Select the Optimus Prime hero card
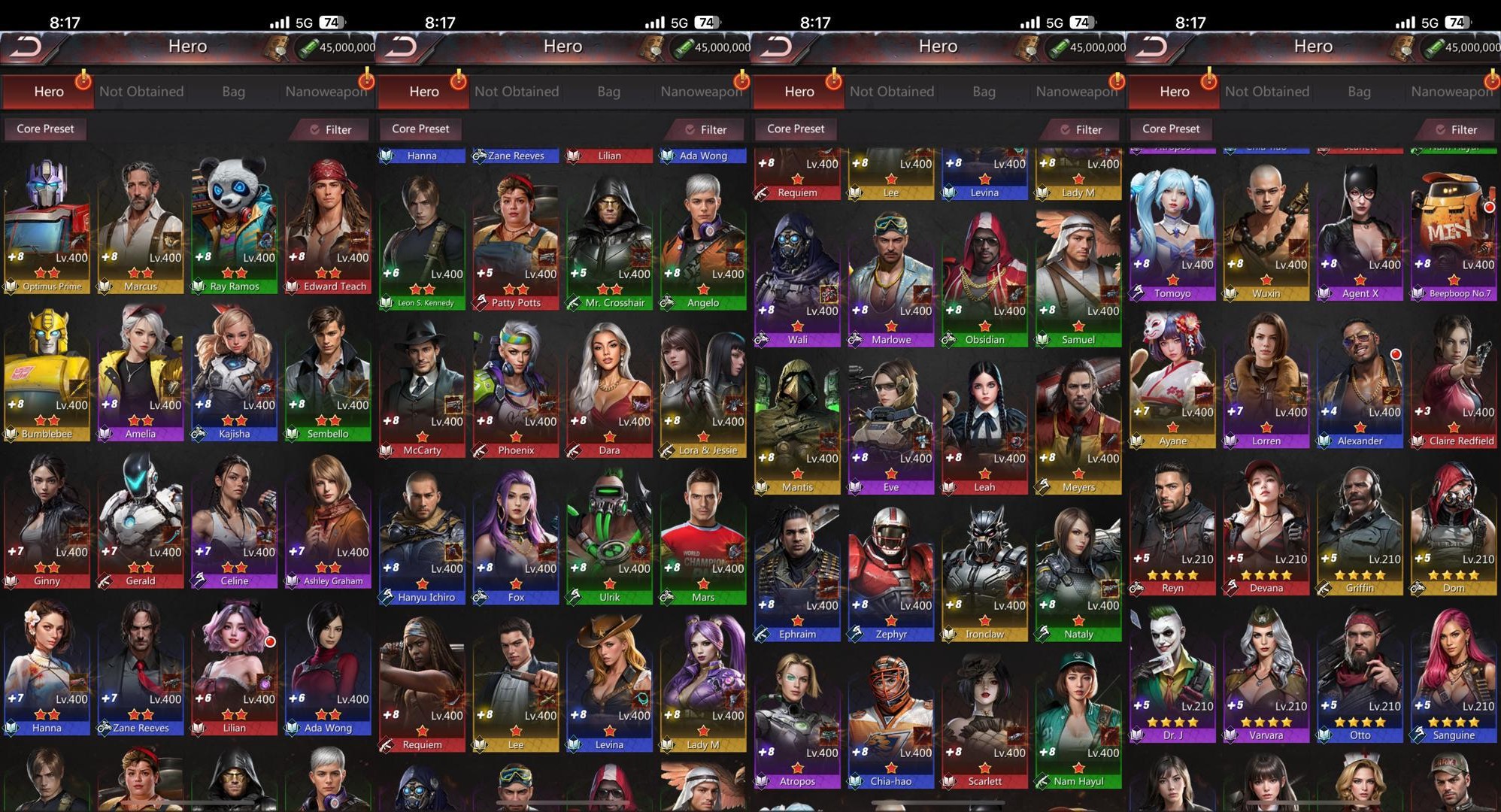 click(x=47, y=226)
